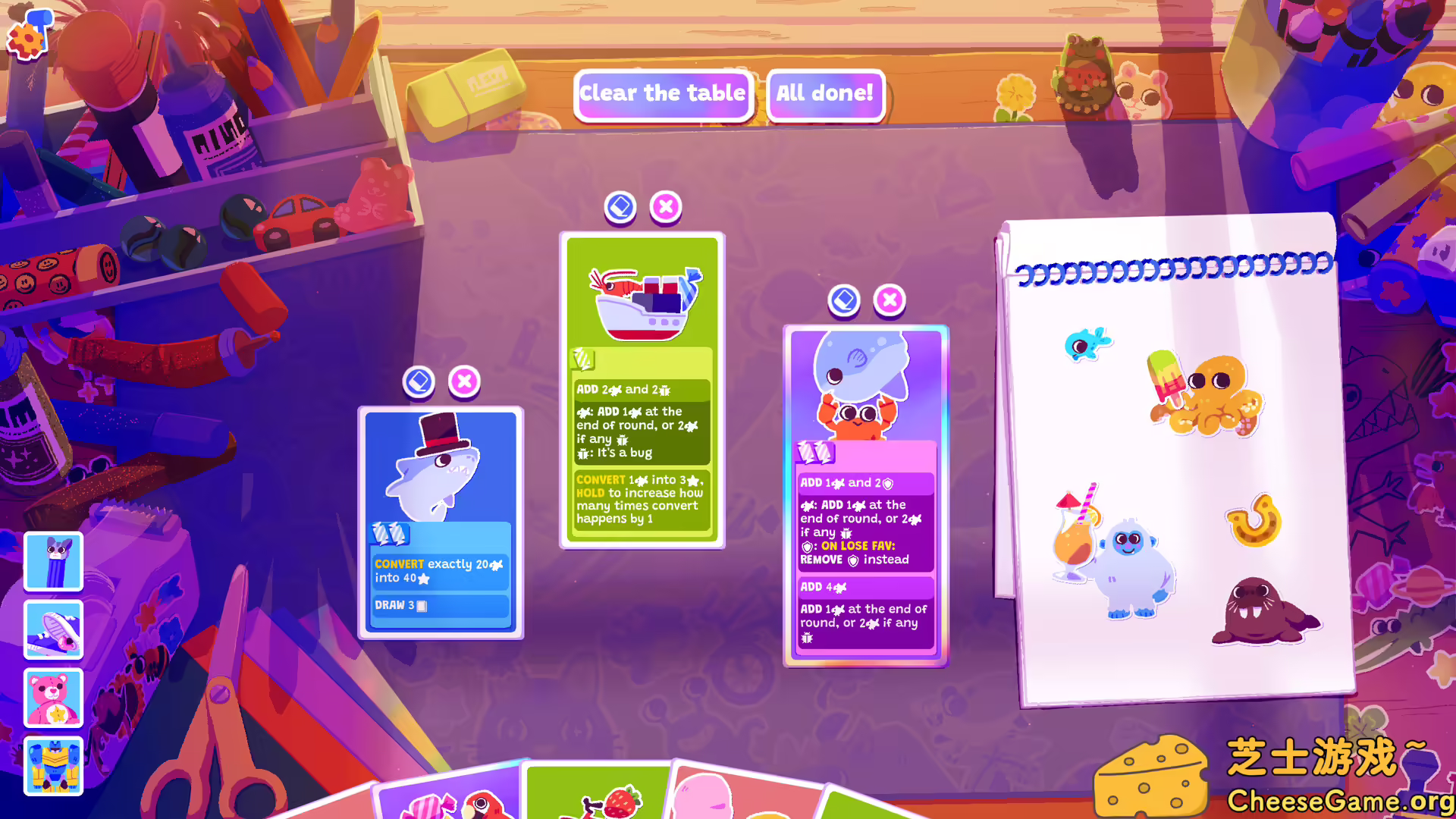
Task: Select the blue sneaker item in the sidebar
Action: [53, 629]
